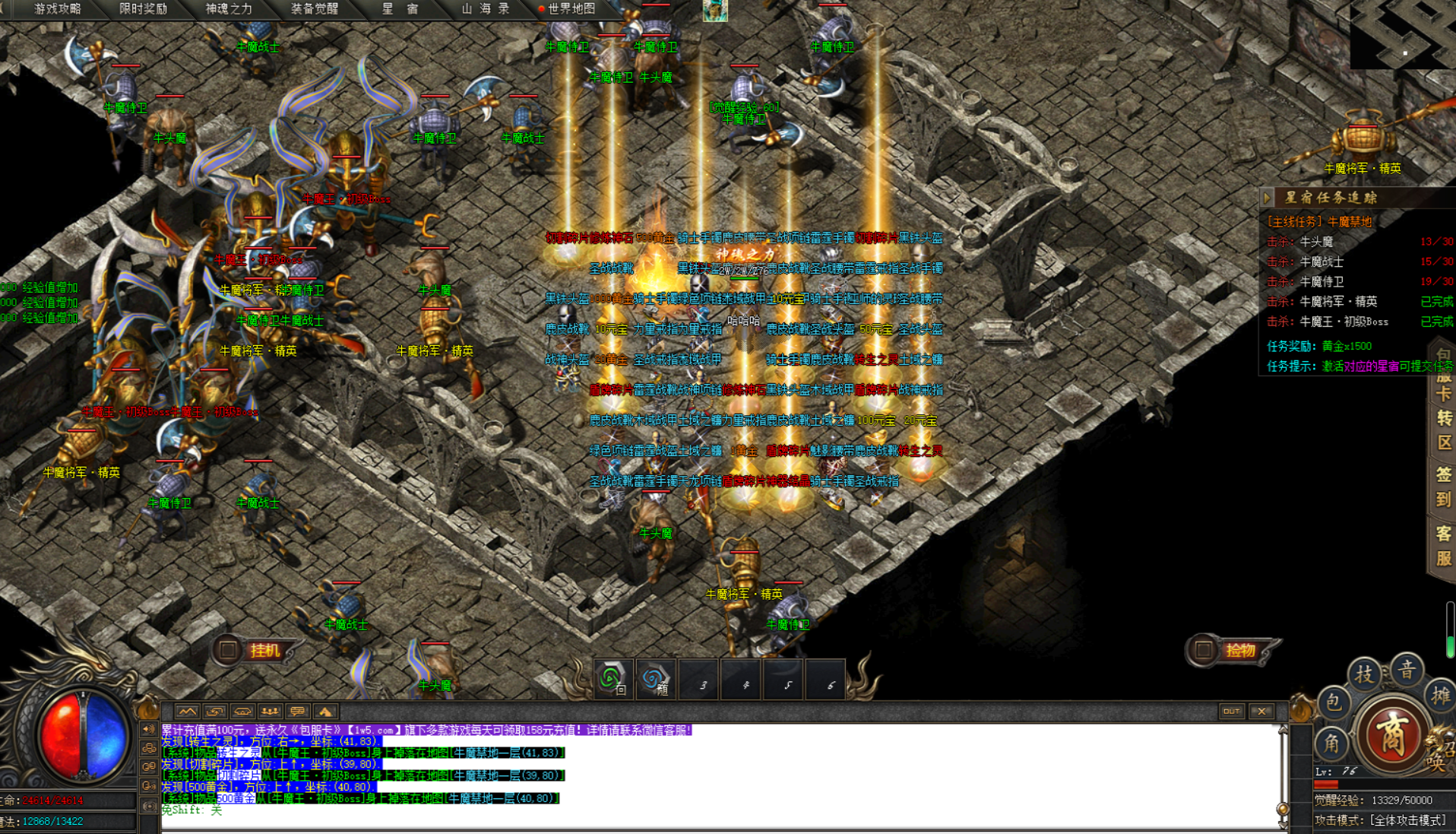Activate the green swirl 回 skill slot
The image size is (1456, 834).
[613, 679]
